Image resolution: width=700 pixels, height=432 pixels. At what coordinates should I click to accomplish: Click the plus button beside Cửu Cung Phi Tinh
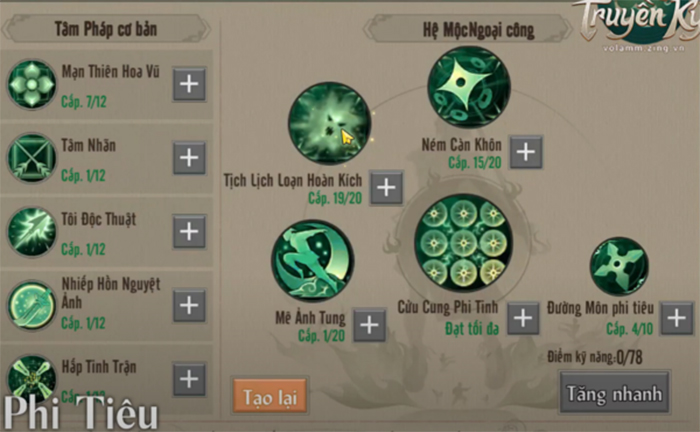(522, 318)
